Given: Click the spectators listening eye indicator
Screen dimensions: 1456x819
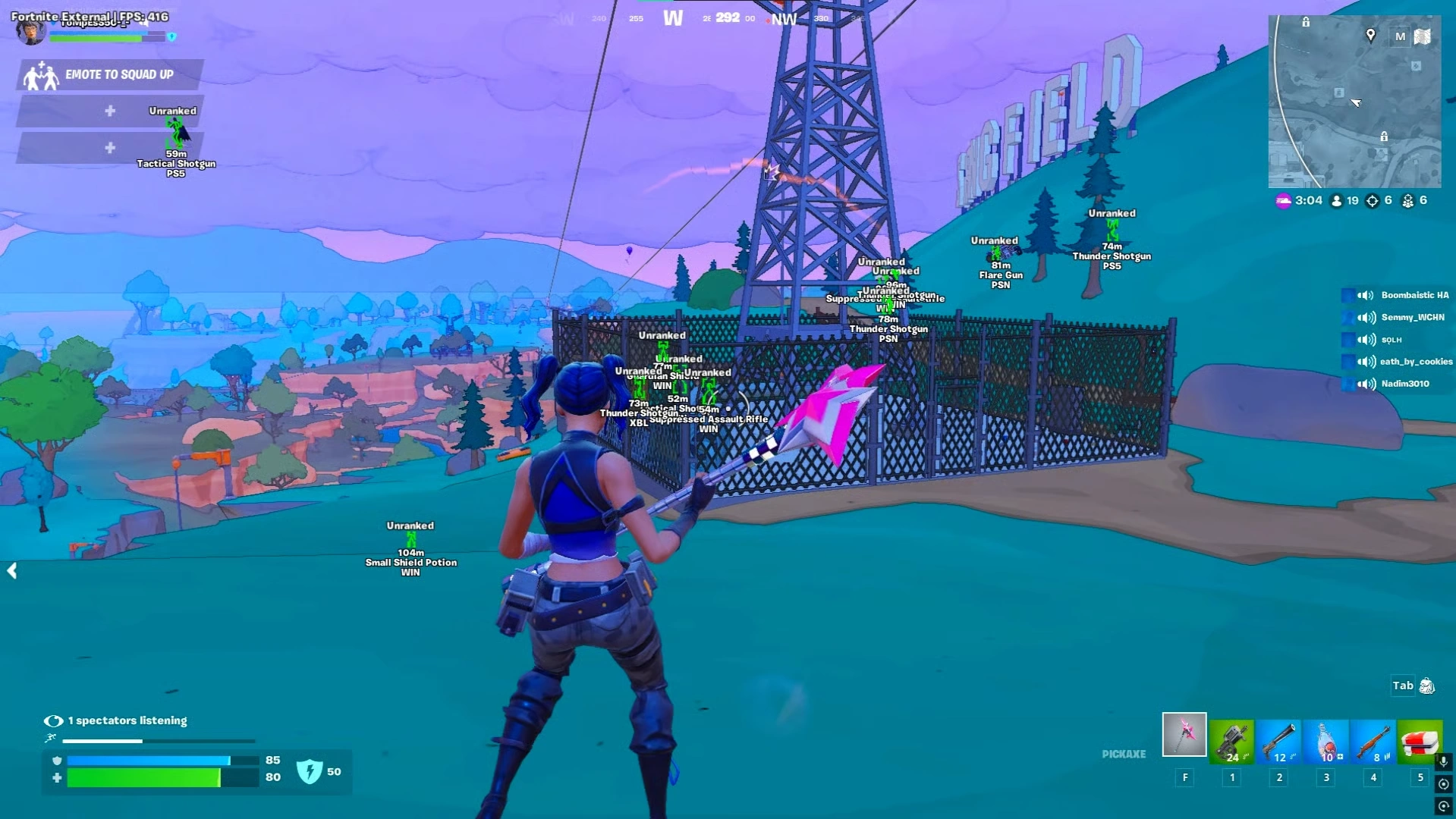Looking at the screenshot, I should click(x=52, y=720).
